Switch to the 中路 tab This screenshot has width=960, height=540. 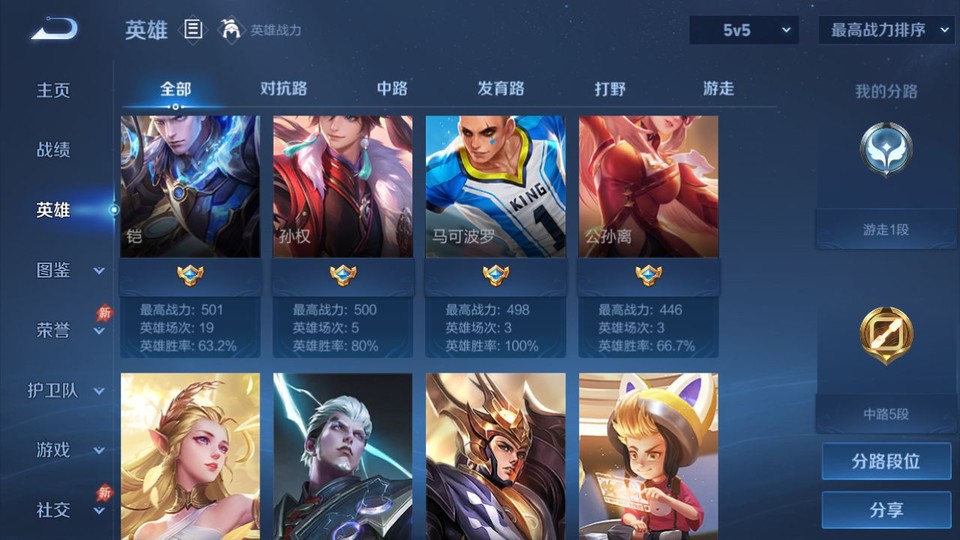[x=392, y=88]
